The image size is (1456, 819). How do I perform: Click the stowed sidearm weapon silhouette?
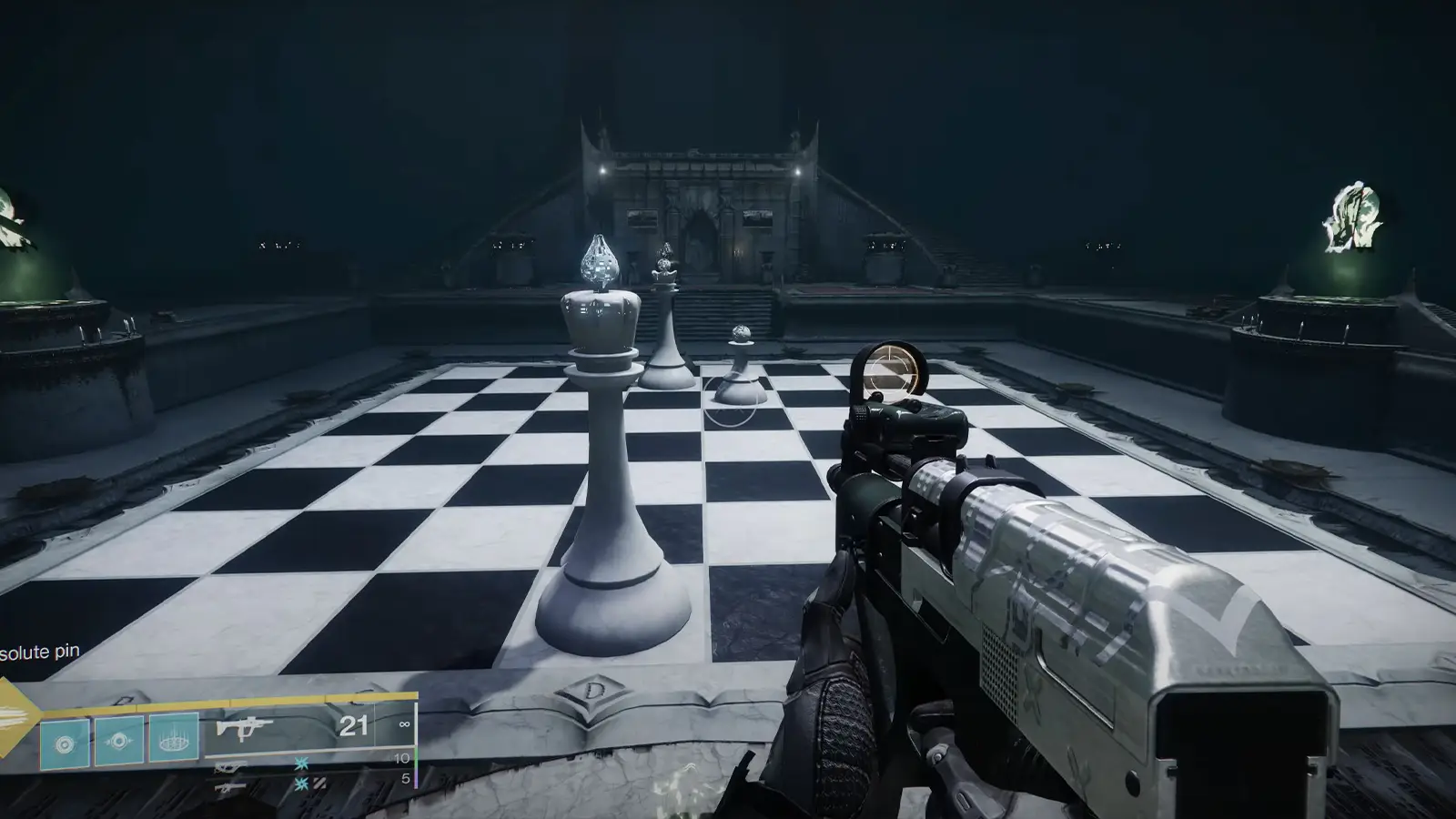(232, 766)
